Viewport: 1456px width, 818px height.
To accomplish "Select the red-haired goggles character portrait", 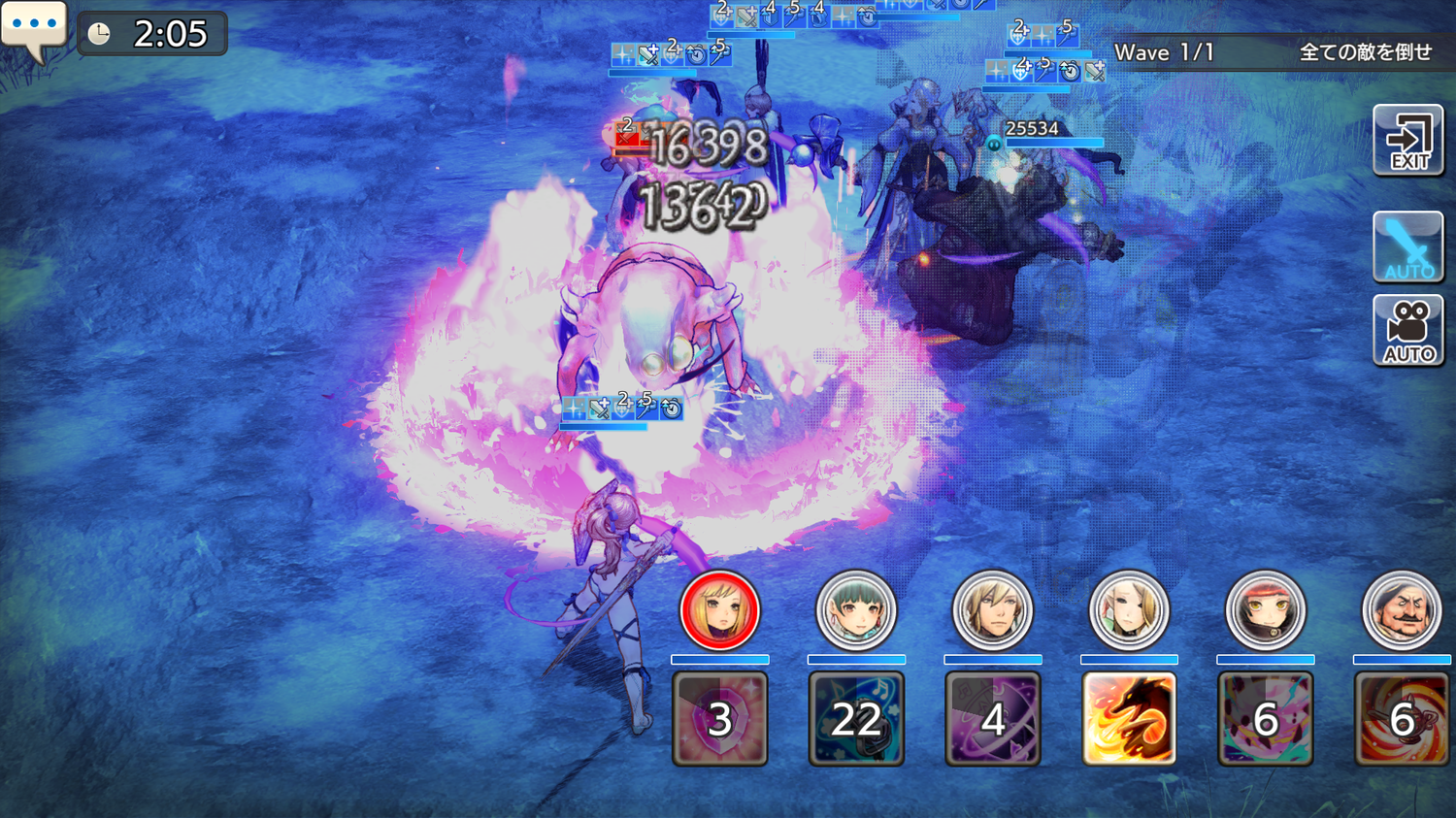I will (x=1265, y=610).
